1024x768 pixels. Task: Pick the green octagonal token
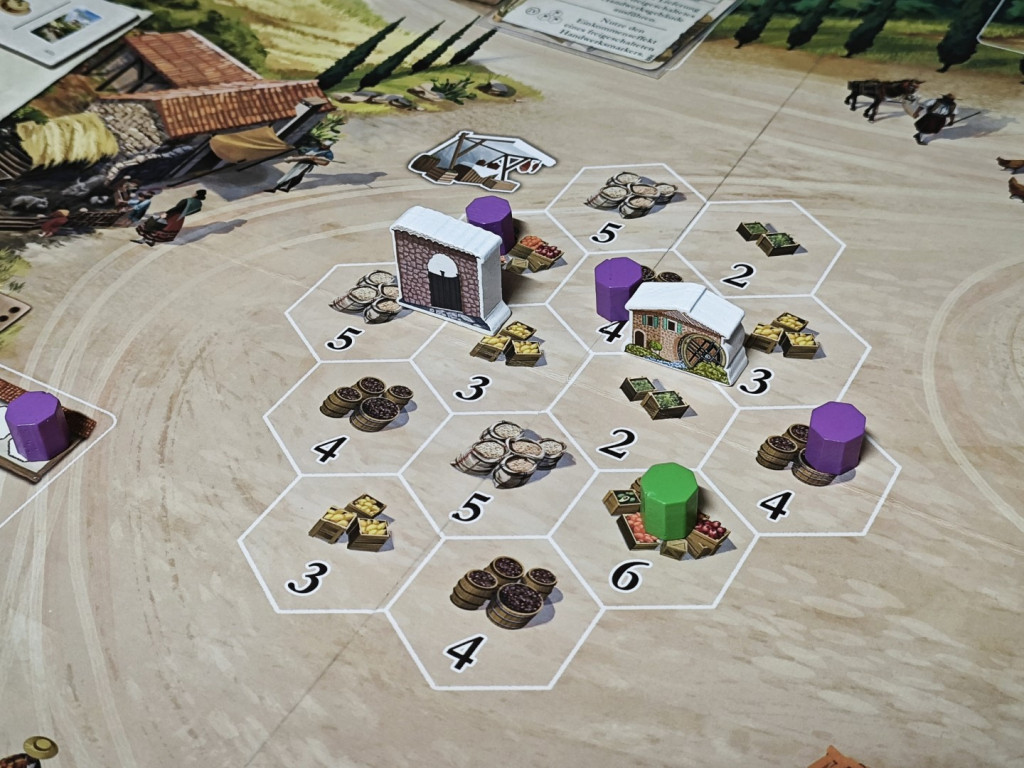669,500
